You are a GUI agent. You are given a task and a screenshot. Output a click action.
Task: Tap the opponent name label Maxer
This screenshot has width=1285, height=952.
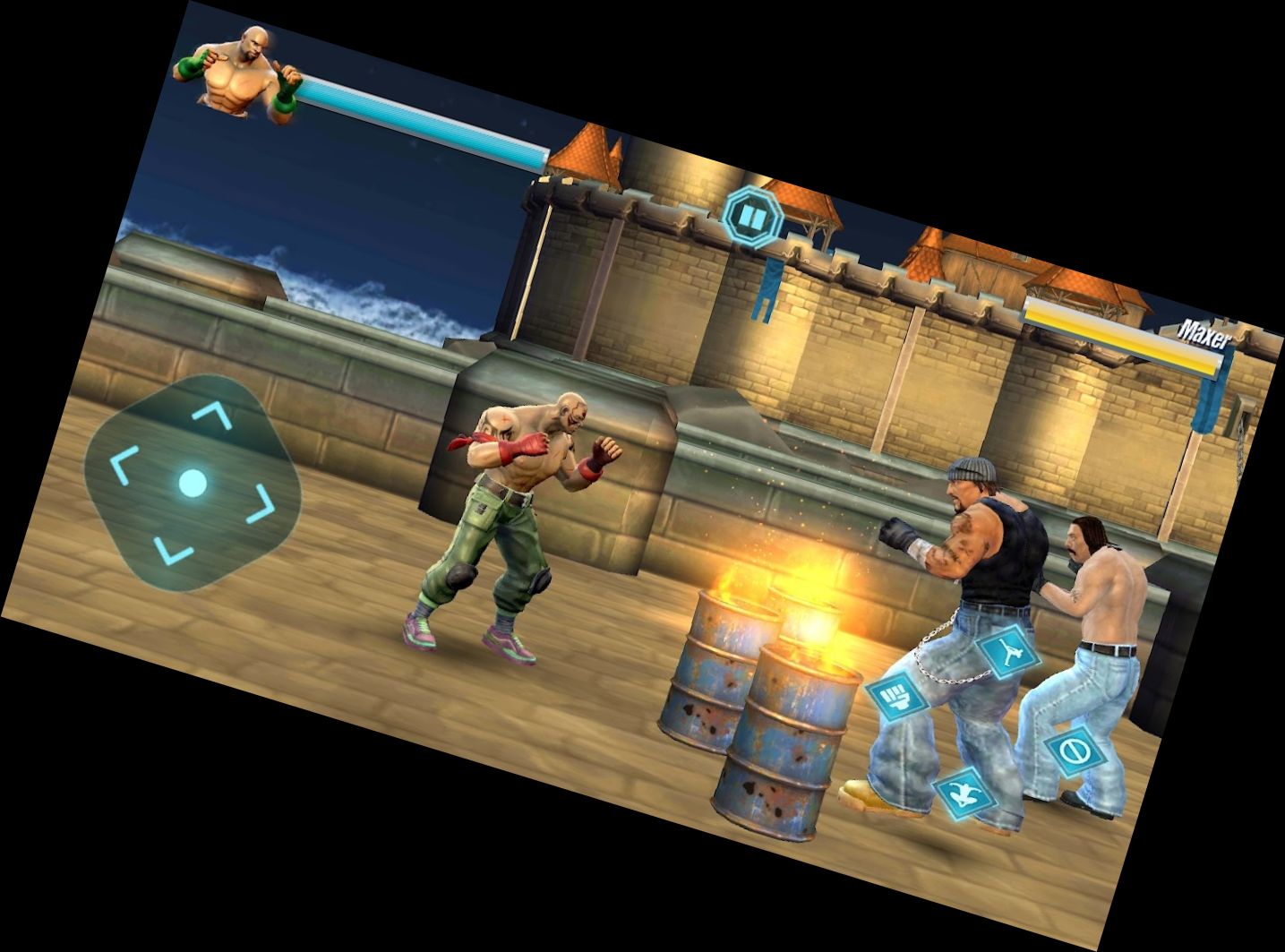pos(1207,331)
